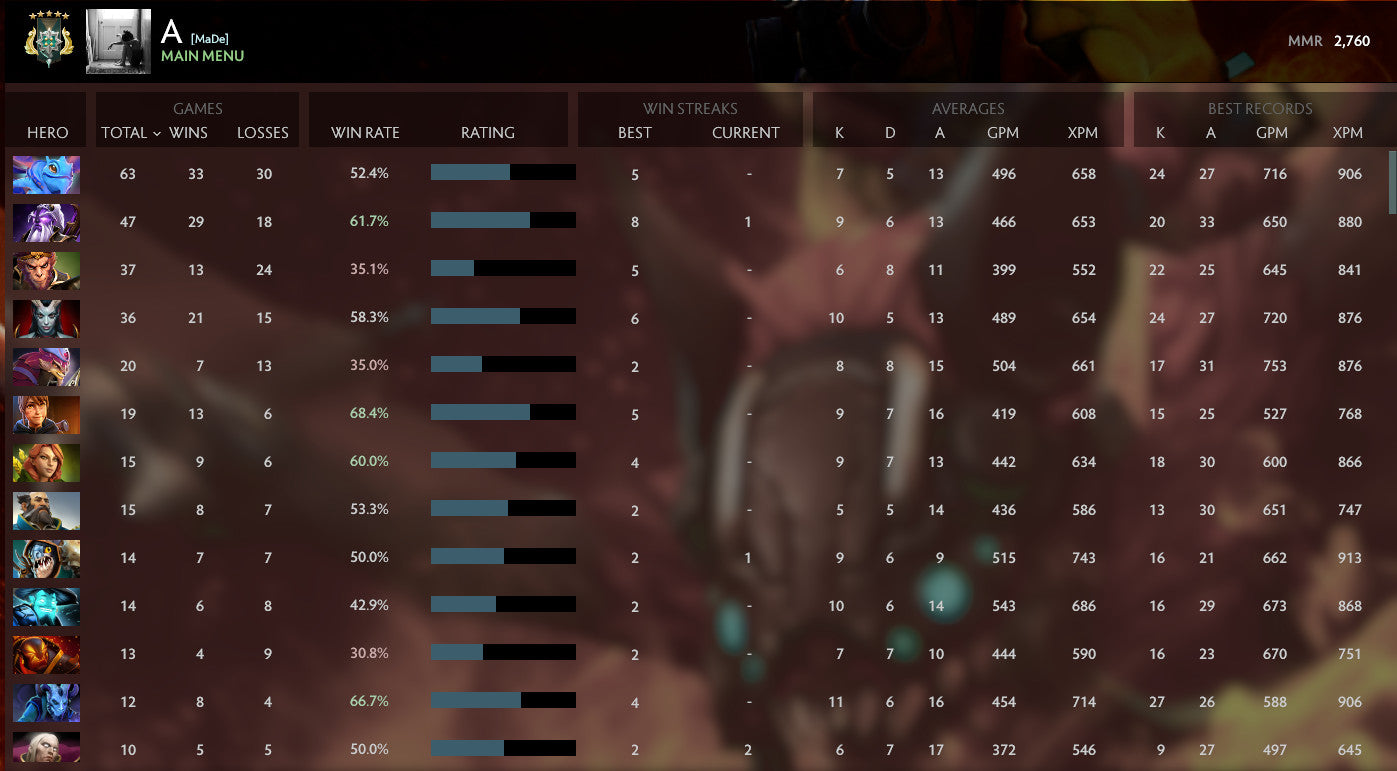
Task: Sort heroes by the WINS column
Action: click(190, 132)
